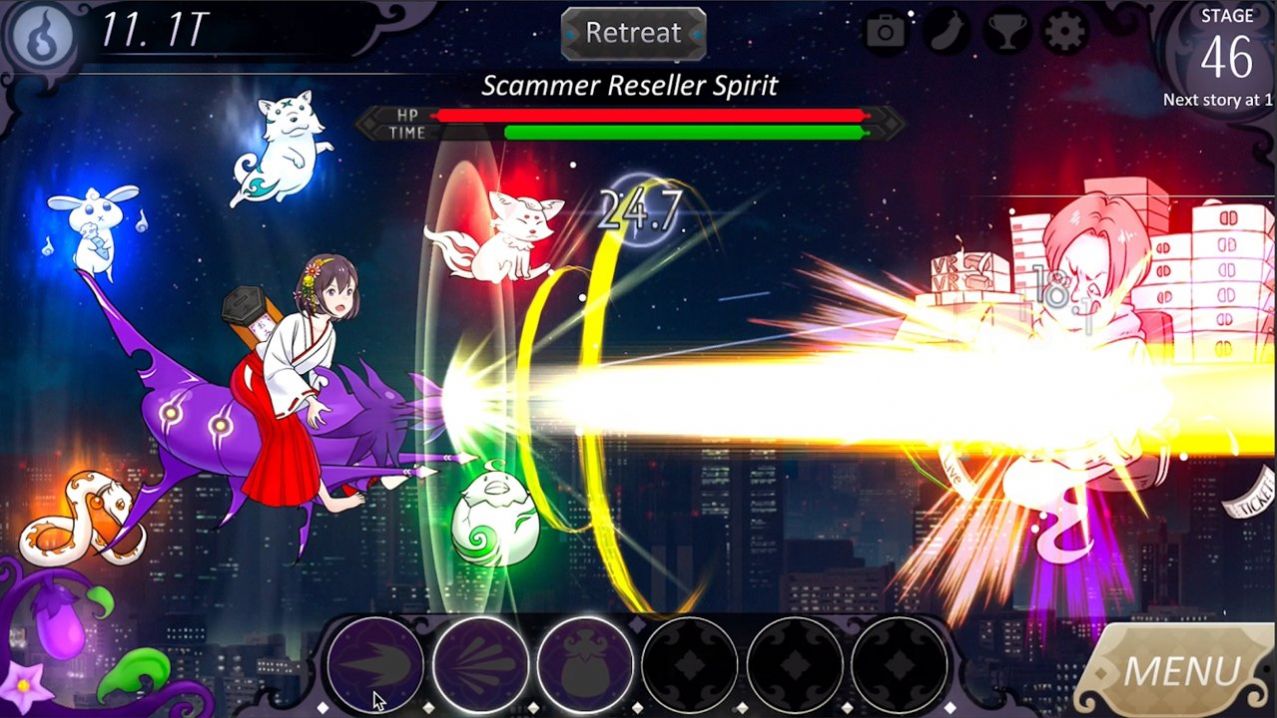Open the eggplant icon in the top bar
Image resolution: width=1277 pixels, height=718 pixels.
[947, 33]
